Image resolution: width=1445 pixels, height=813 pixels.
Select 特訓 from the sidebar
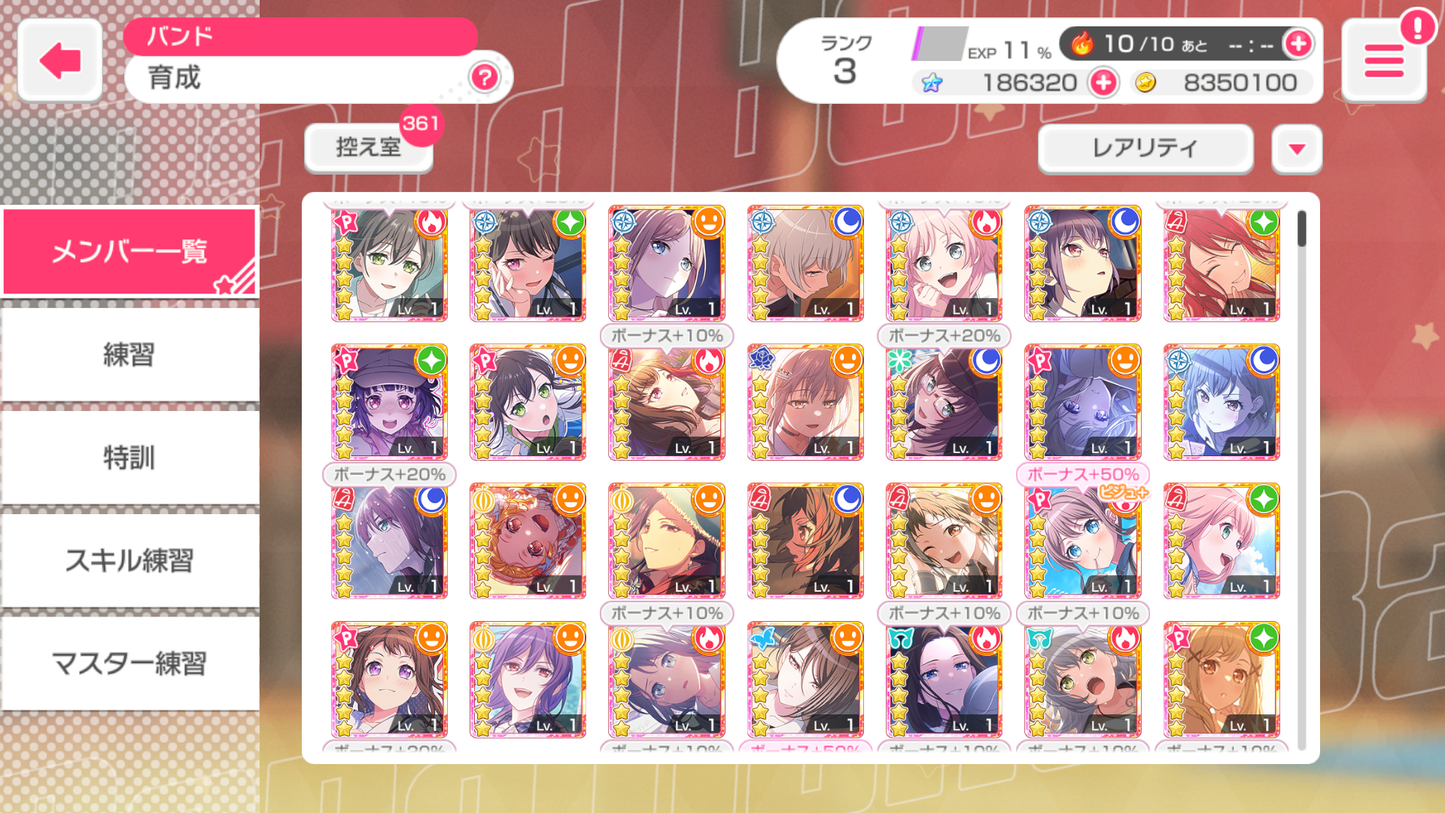point(129,458)
